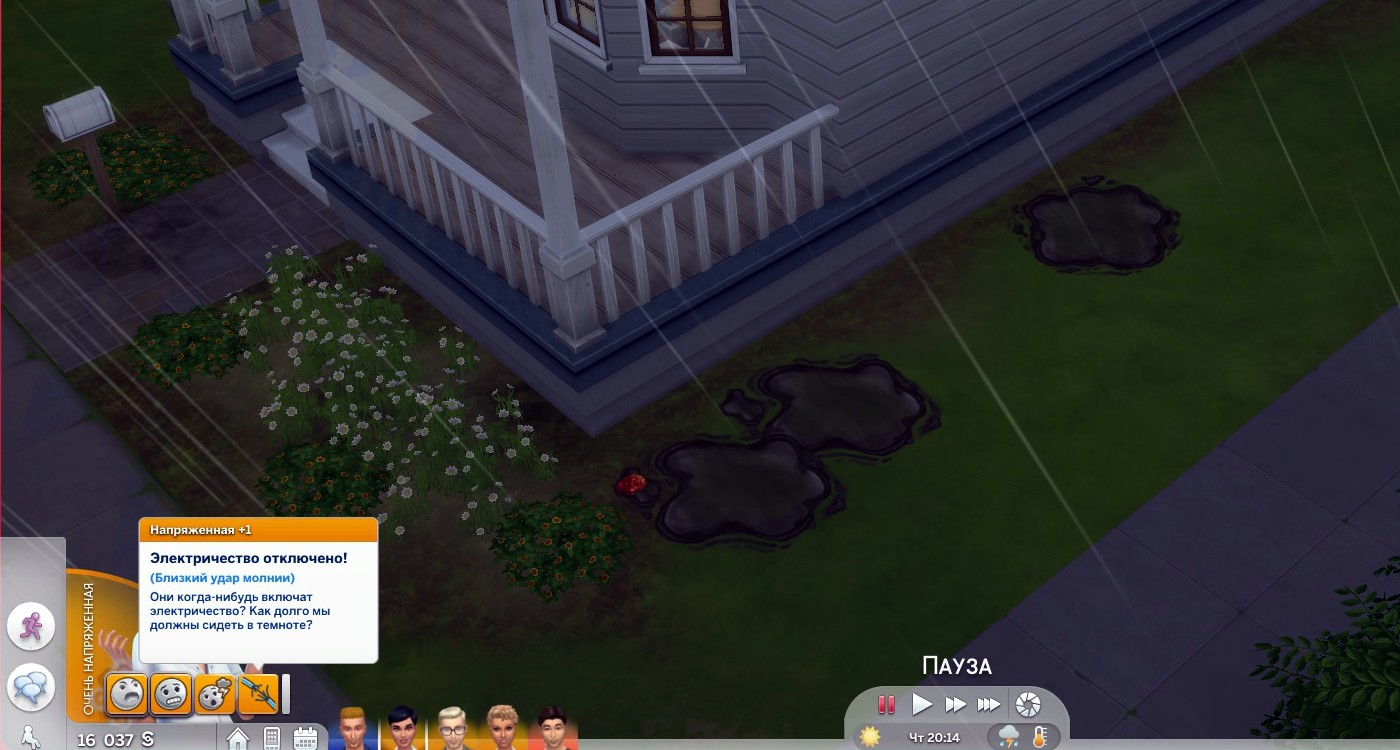Resume game at normal speed
Screen dimensions: 1400x750
922,705
